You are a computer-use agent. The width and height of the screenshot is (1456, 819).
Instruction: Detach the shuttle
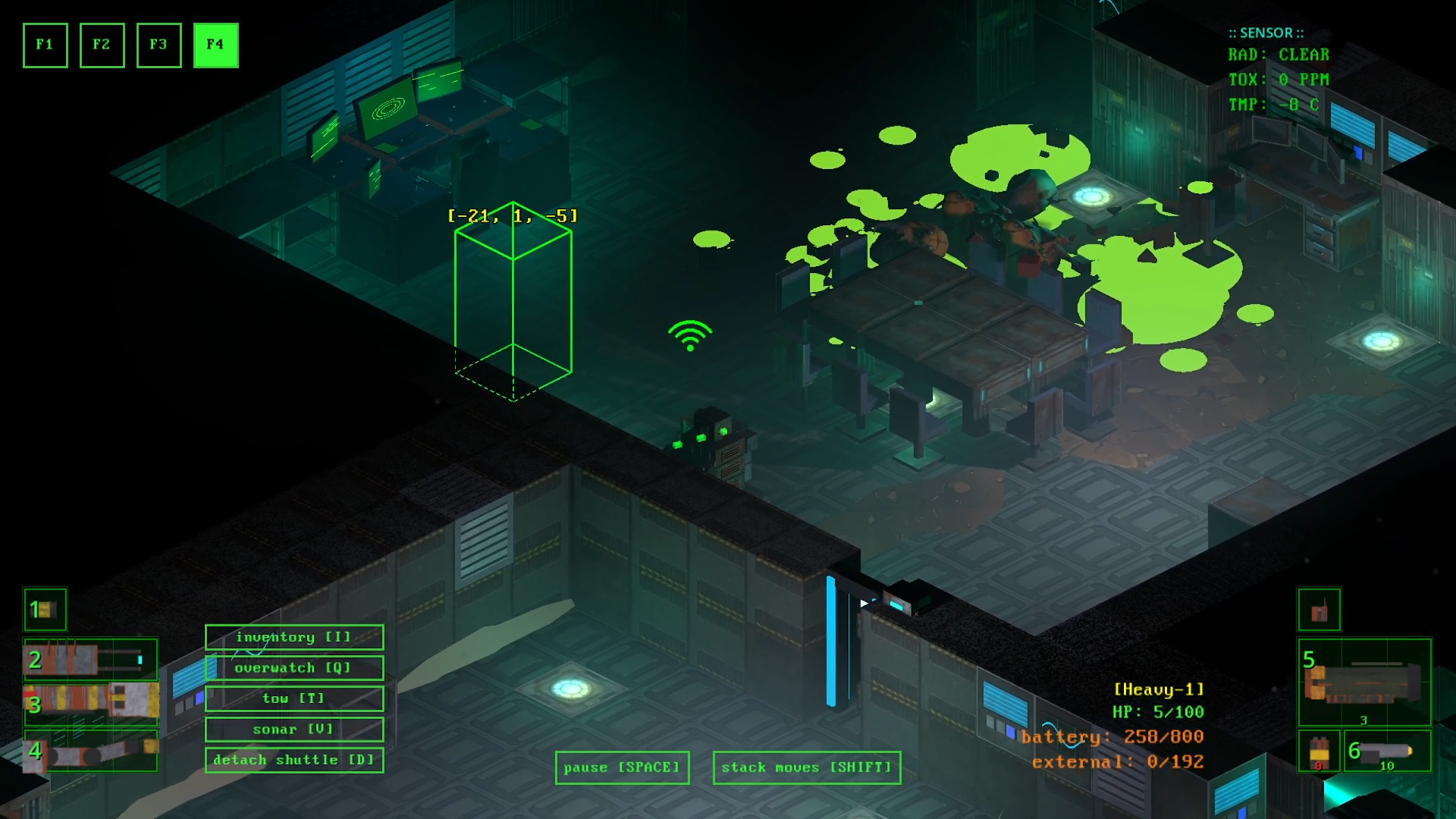(x=293, y=759)
